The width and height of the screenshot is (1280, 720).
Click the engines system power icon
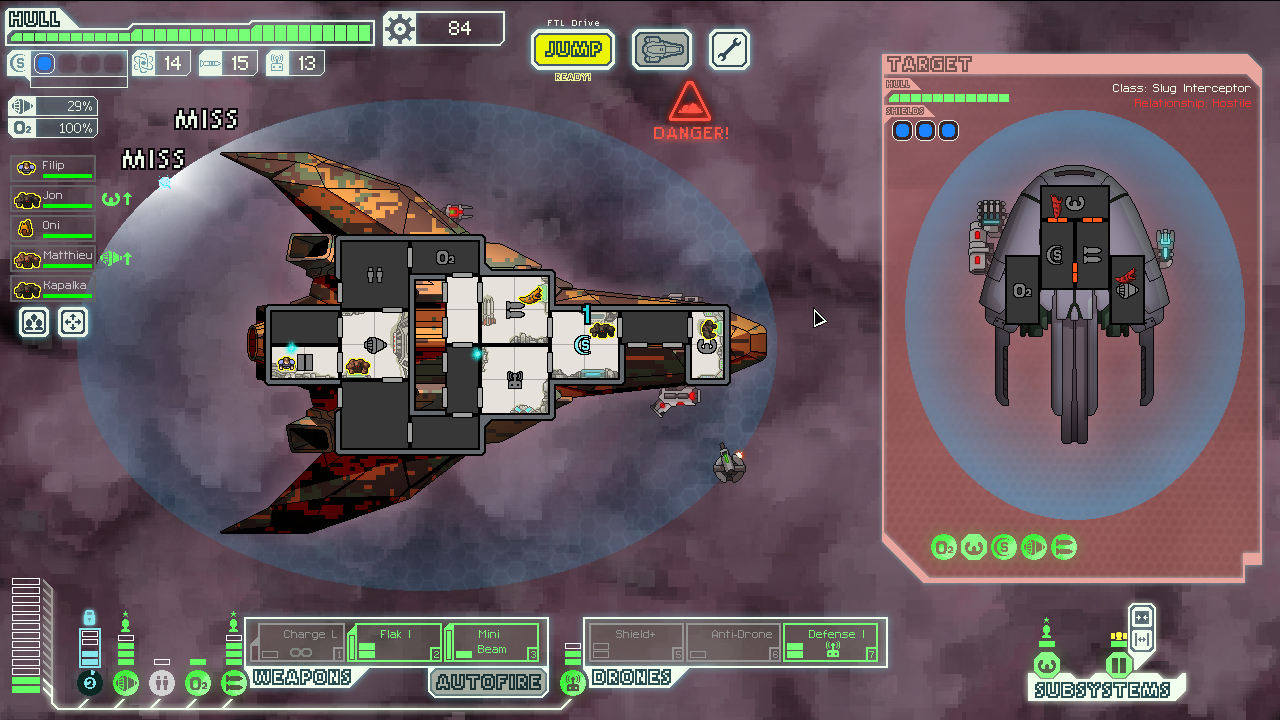coord(126,683)
